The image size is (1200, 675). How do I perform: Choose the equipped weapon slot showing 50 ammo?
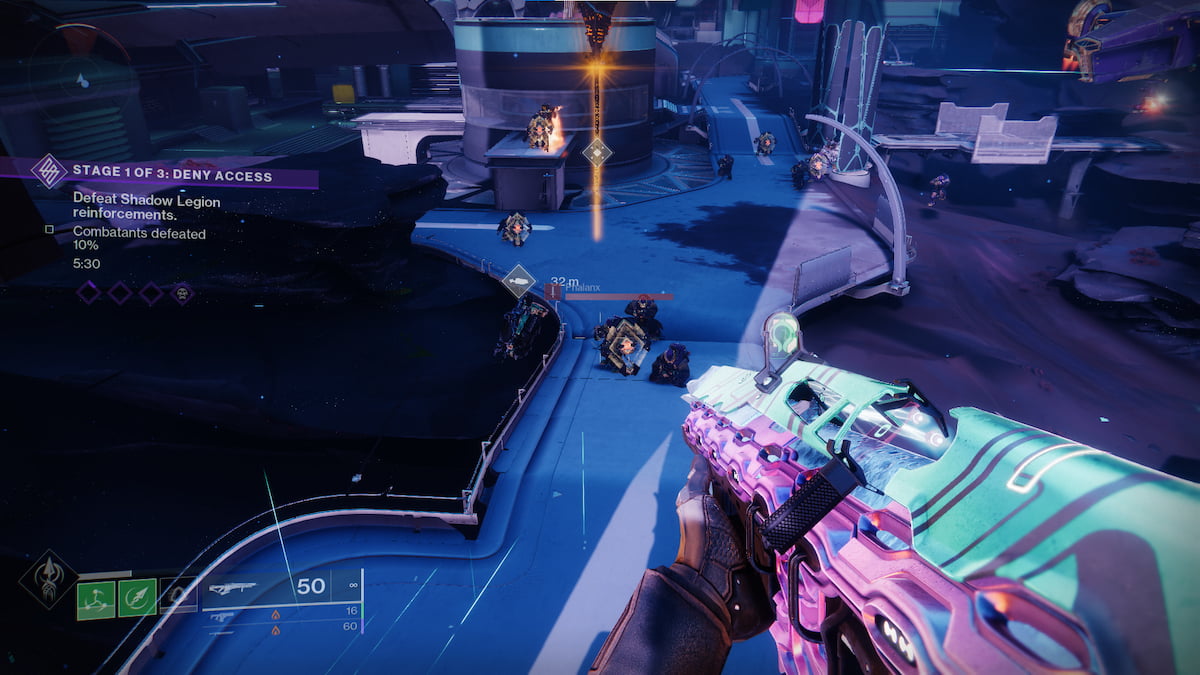click(278, 587)
